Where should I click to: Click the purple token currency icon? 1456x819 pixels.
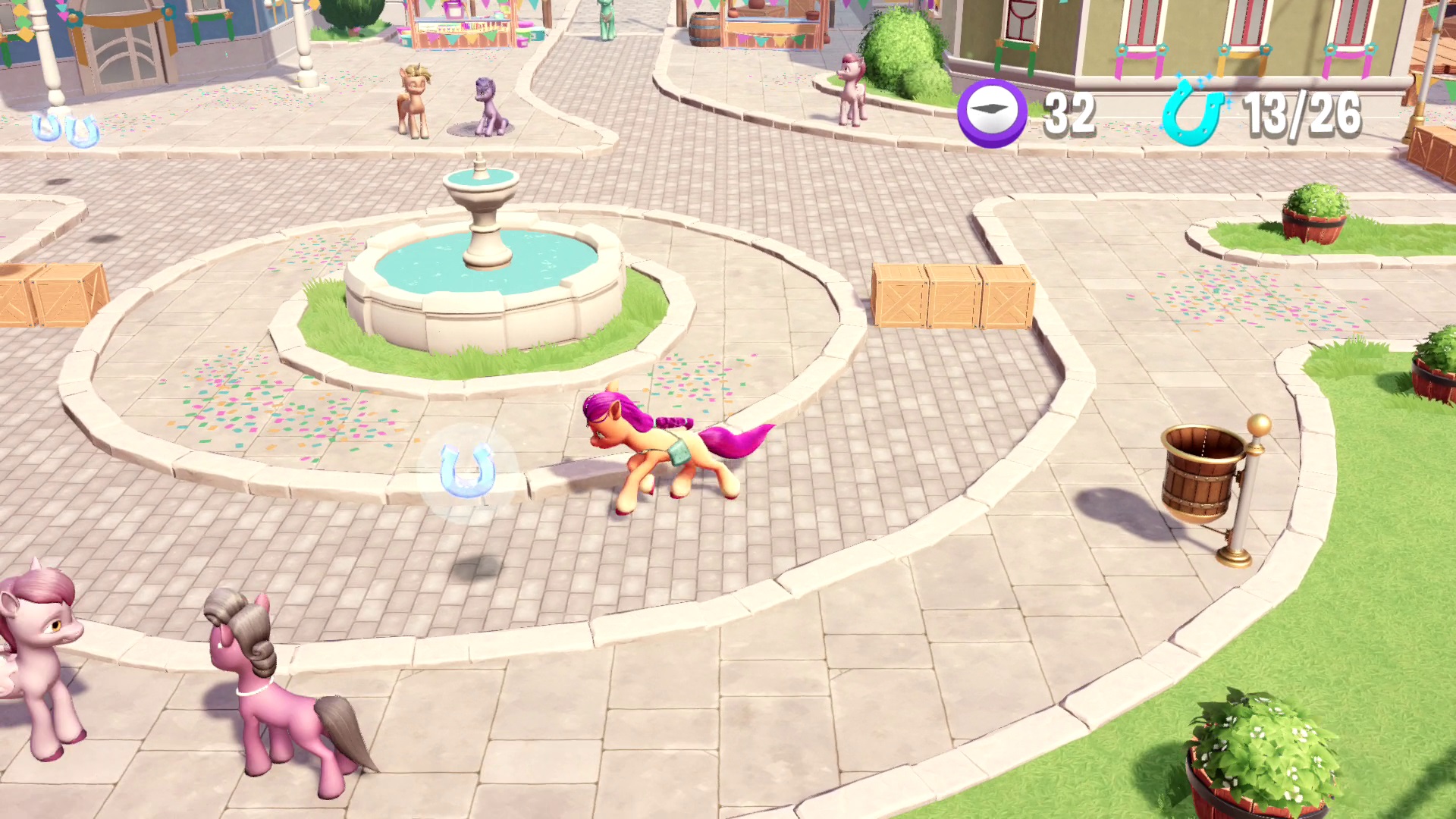coord(991,112)
